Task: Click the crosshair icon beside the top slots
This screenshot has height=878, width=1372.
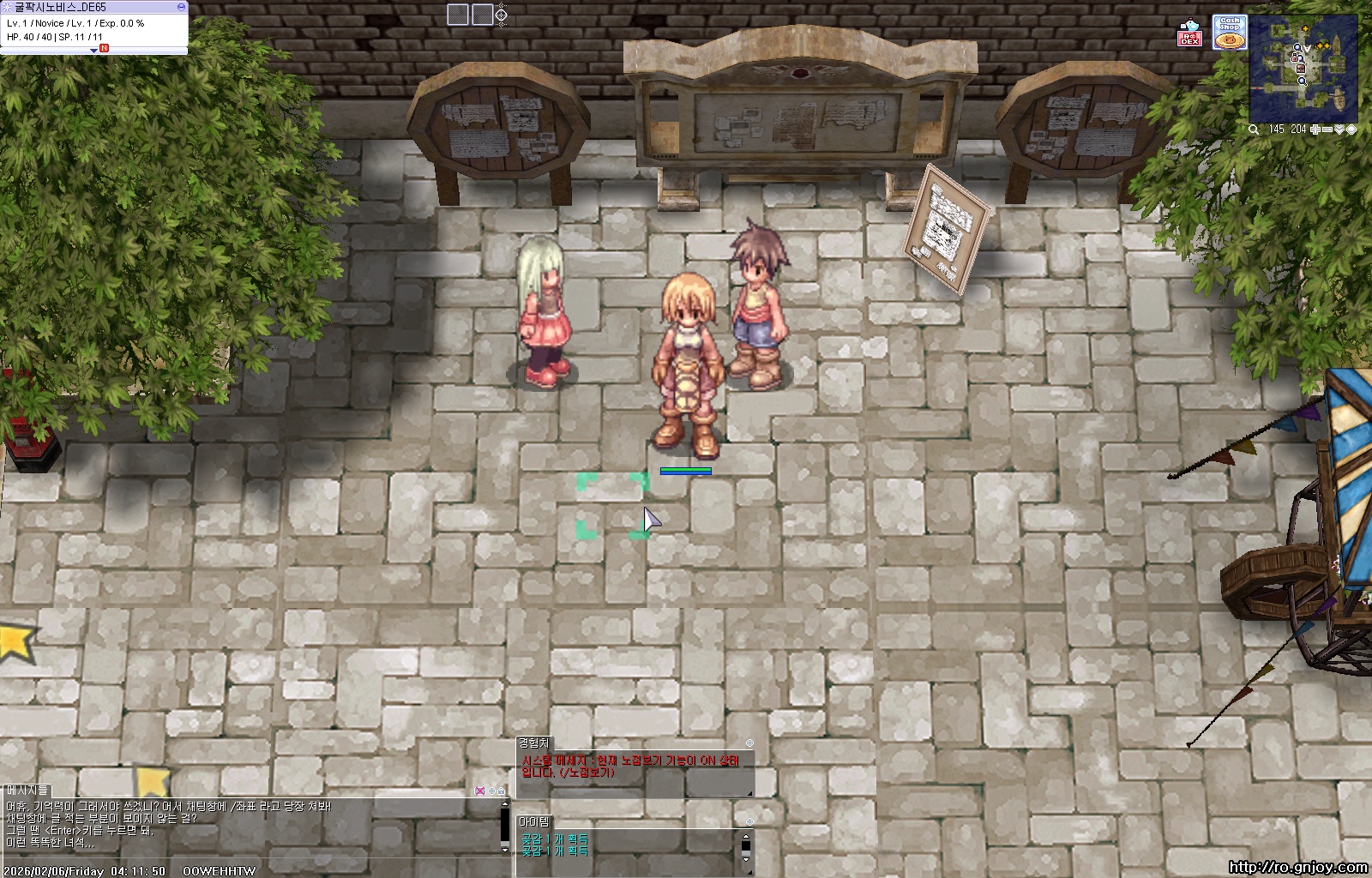Action: tap(502, 15)
